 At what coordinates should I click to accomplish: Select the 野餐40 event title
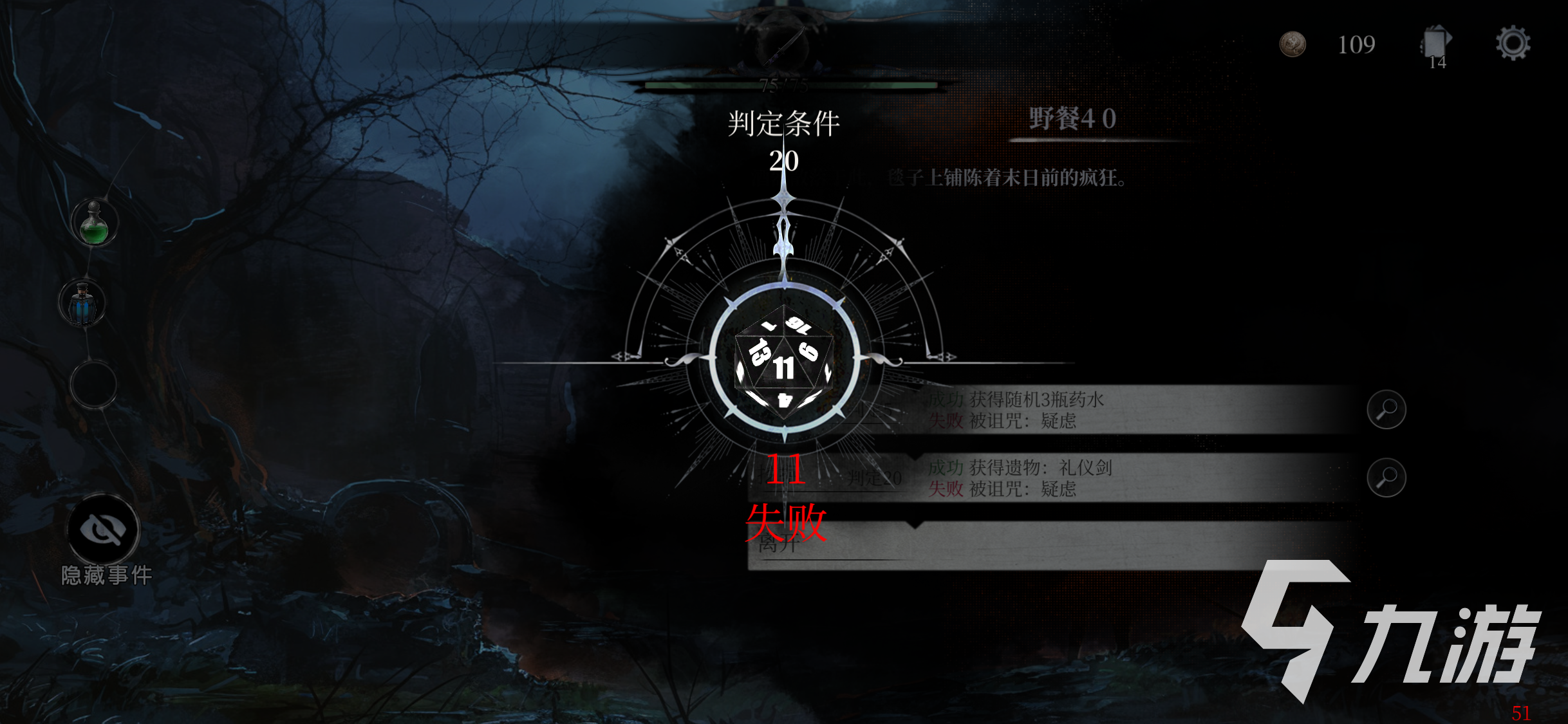[1074, 118]
